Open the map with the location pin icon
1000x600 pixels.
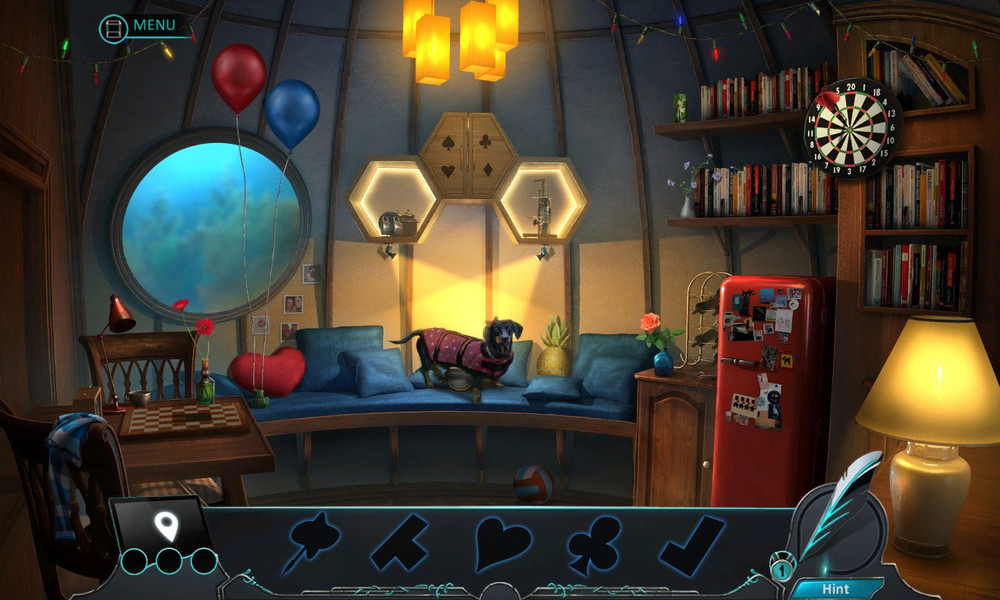click(x=165, y=524)
